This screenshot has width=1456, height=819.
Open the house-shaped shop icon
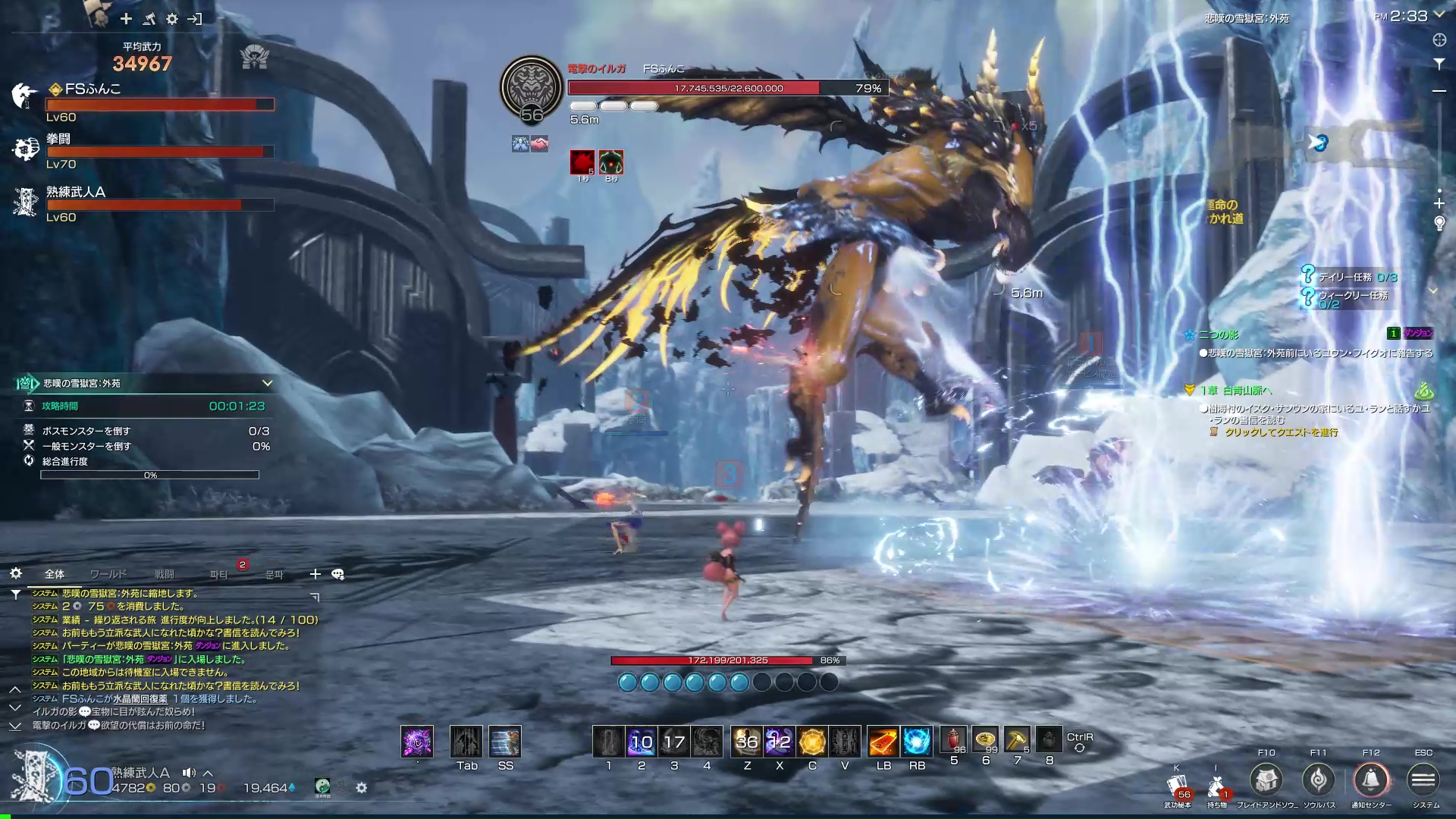coord(1266,780)
